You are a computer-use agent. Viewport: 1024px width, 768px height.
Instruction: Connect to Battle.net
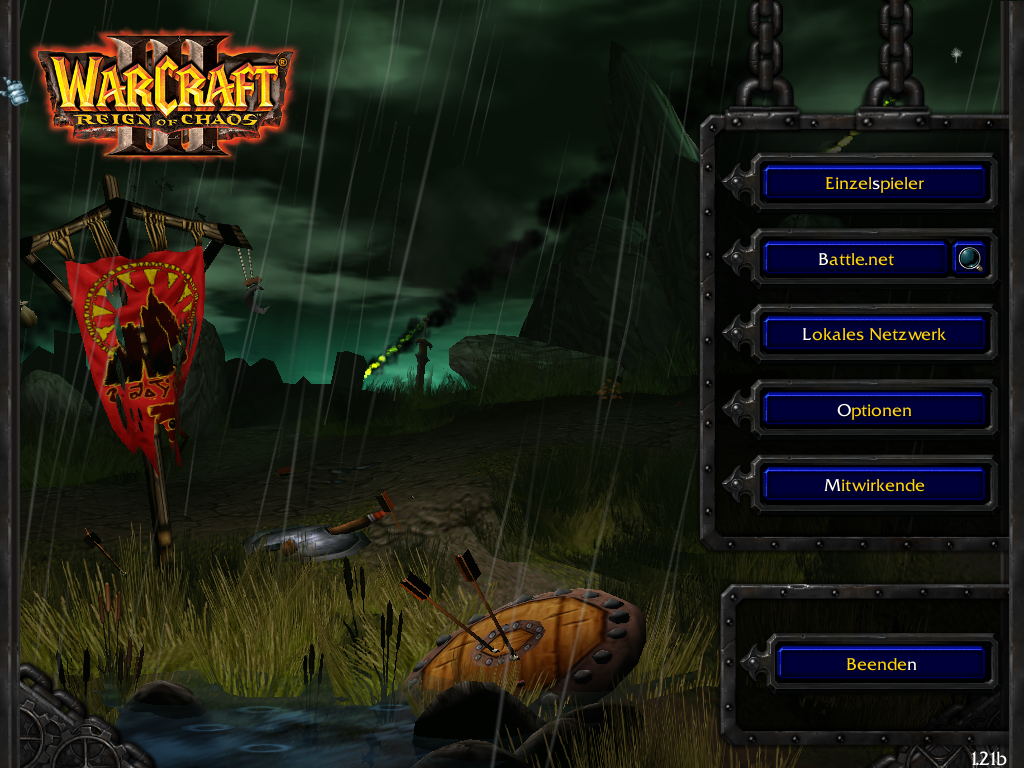855,259
